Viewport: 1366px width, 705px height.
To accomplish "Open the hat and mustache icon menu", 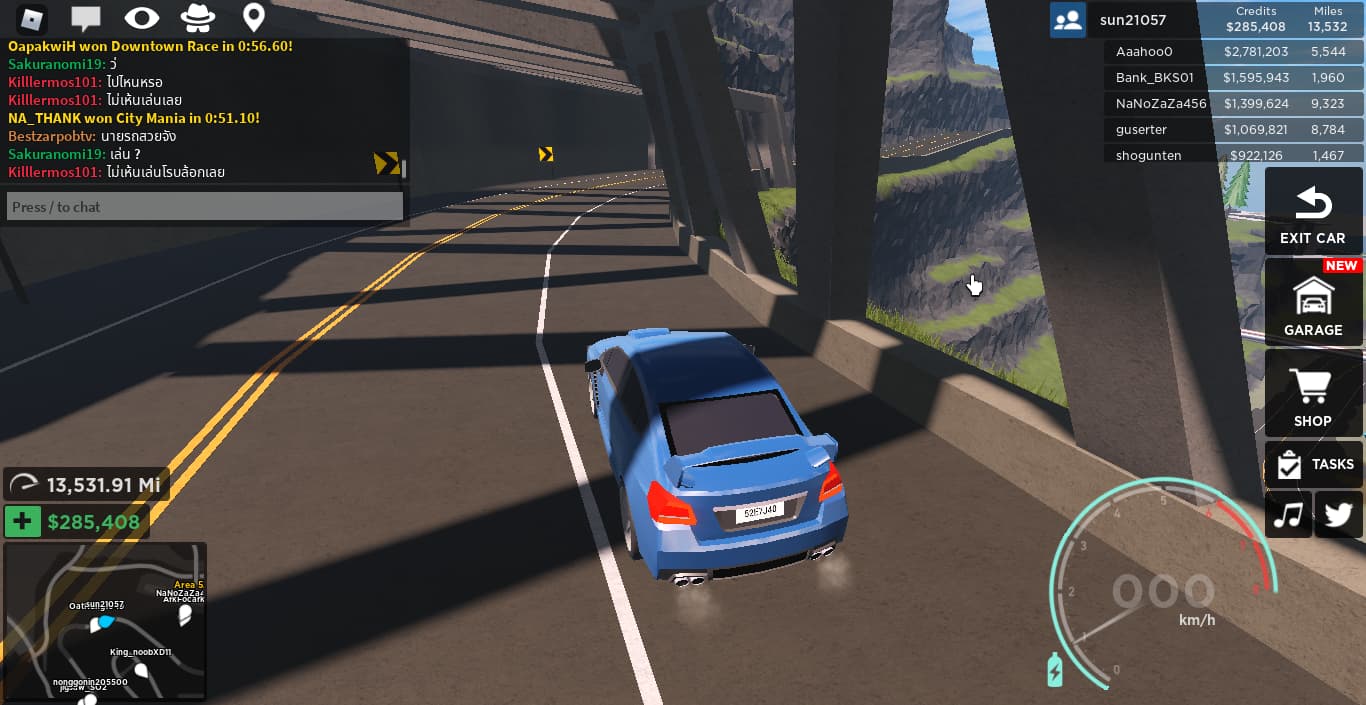I will (x=198, y=18).
